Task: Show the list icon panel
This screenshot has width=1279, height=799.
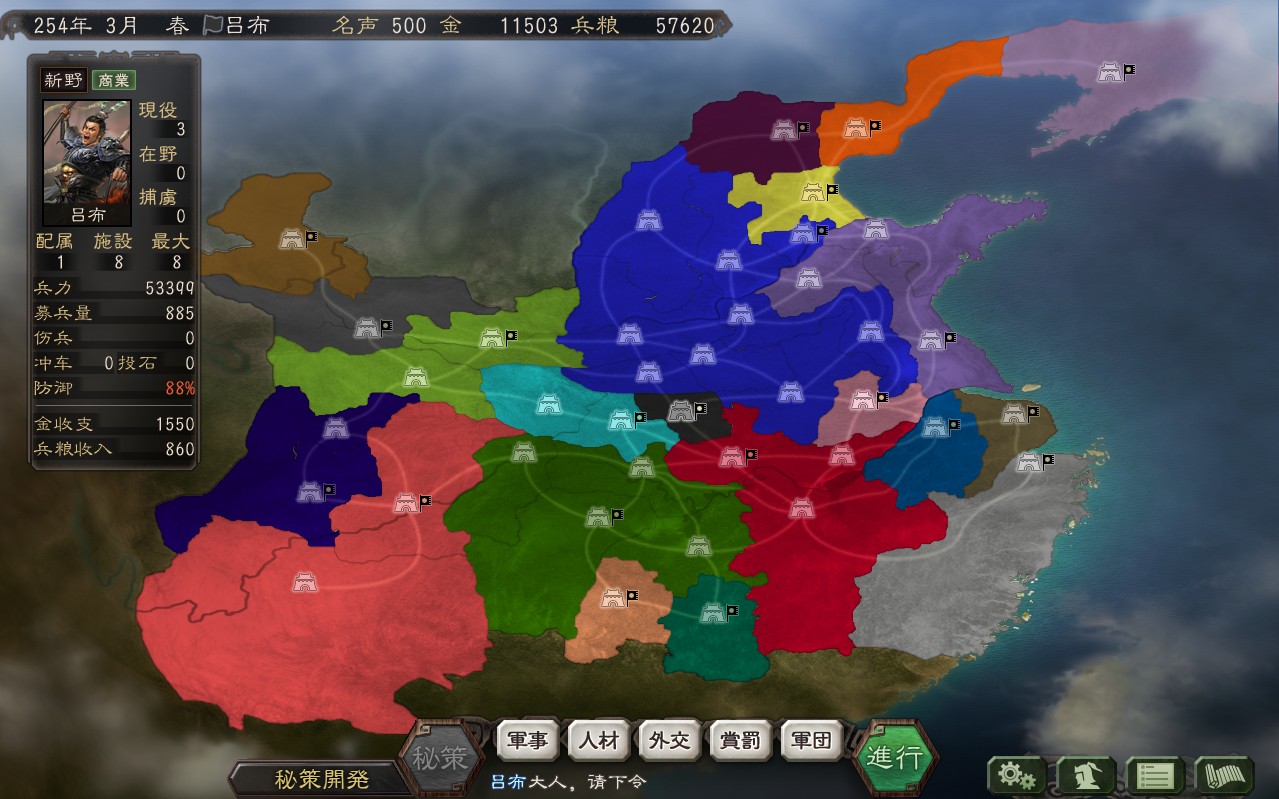Action: pos(1156,775)
